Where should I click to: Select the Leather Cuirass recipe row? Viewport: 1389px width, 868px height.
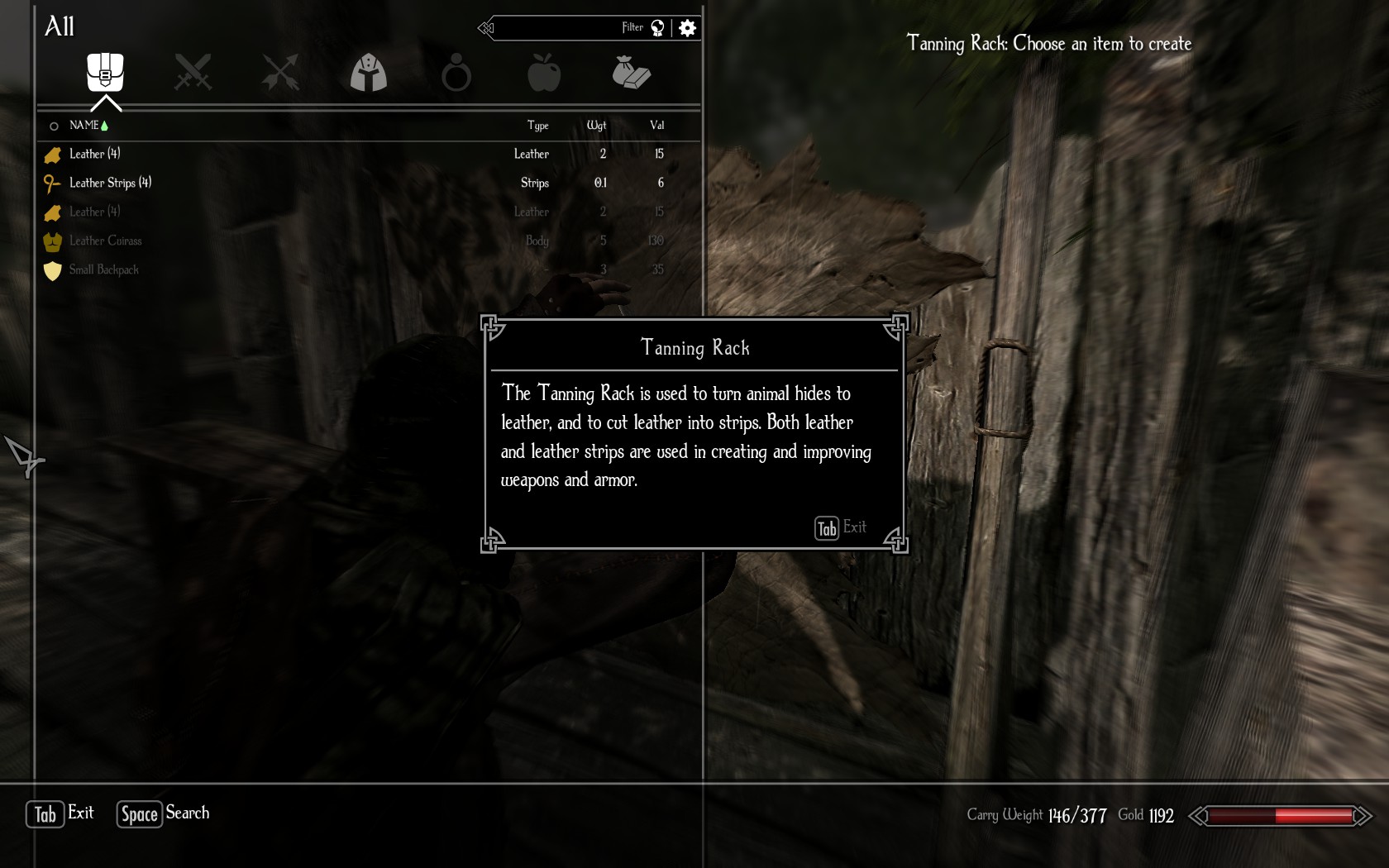pyautogui.click(x=106, y=241)
